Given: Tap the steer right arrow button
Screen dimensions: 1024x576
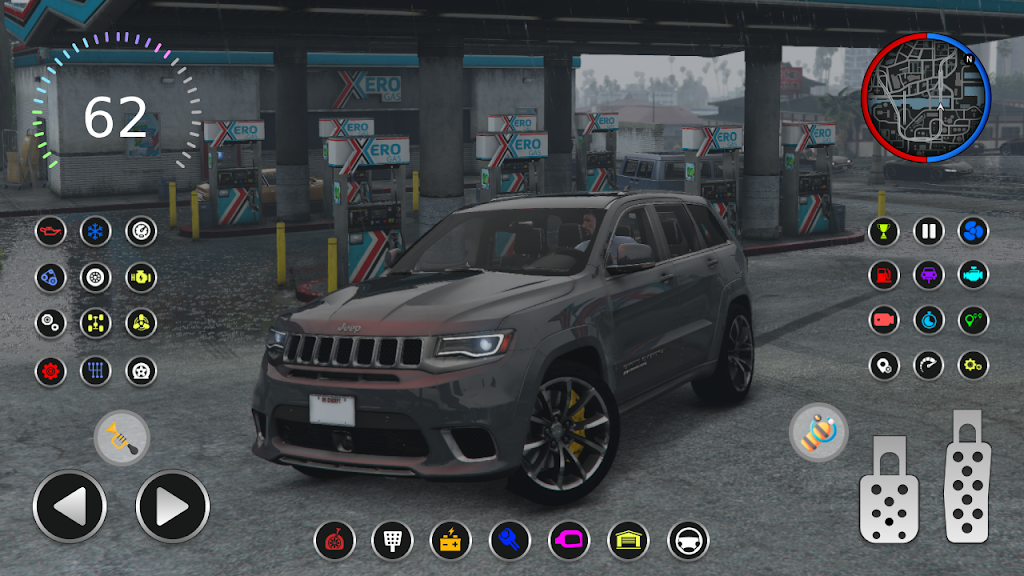Looking at the screenshot, I should coord(172,507).
